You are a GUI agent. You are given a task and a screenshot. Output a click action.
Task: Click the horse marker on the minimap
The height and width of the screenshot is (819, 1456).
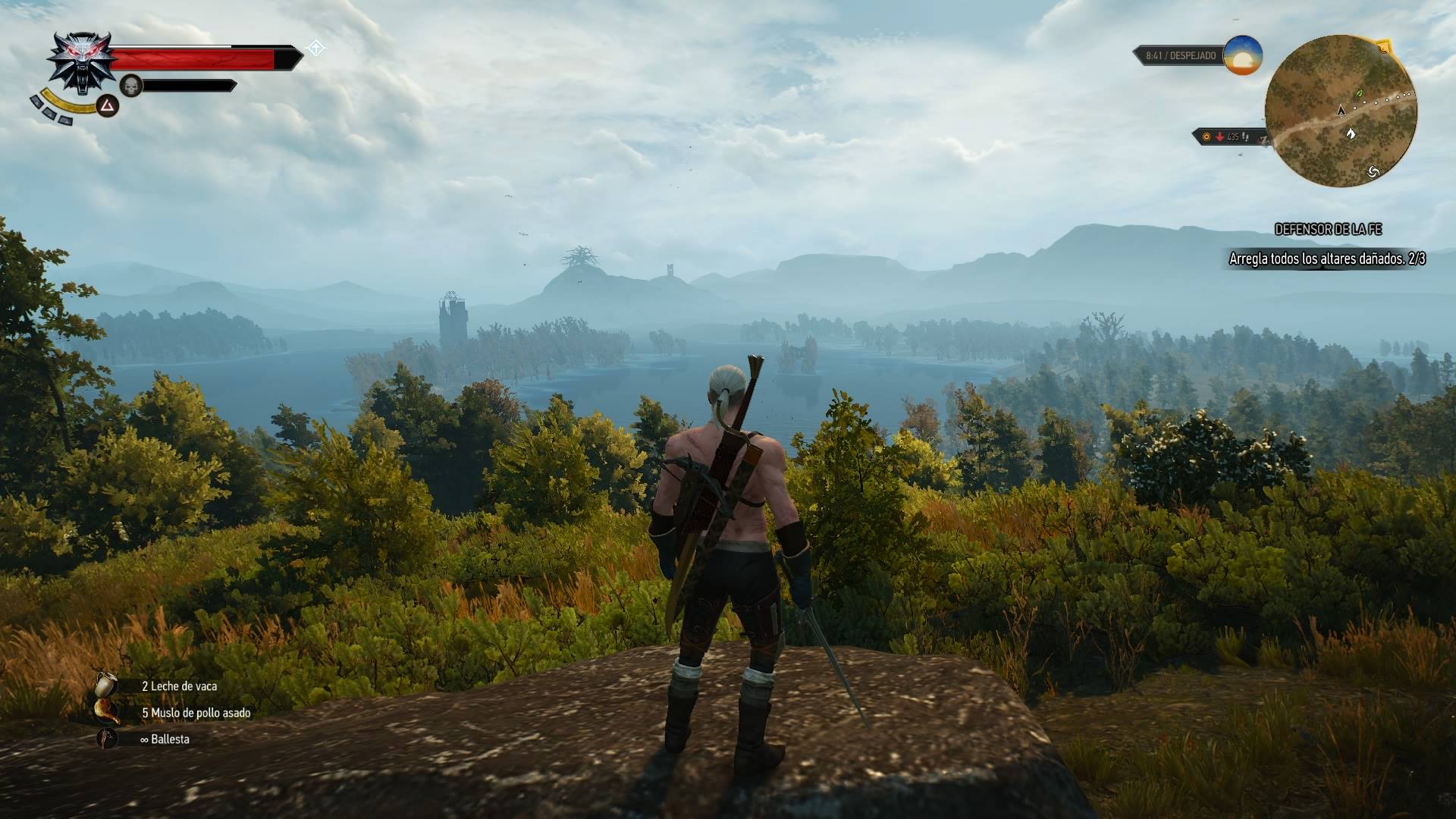pyautogui.click(x=1351, y=134)
